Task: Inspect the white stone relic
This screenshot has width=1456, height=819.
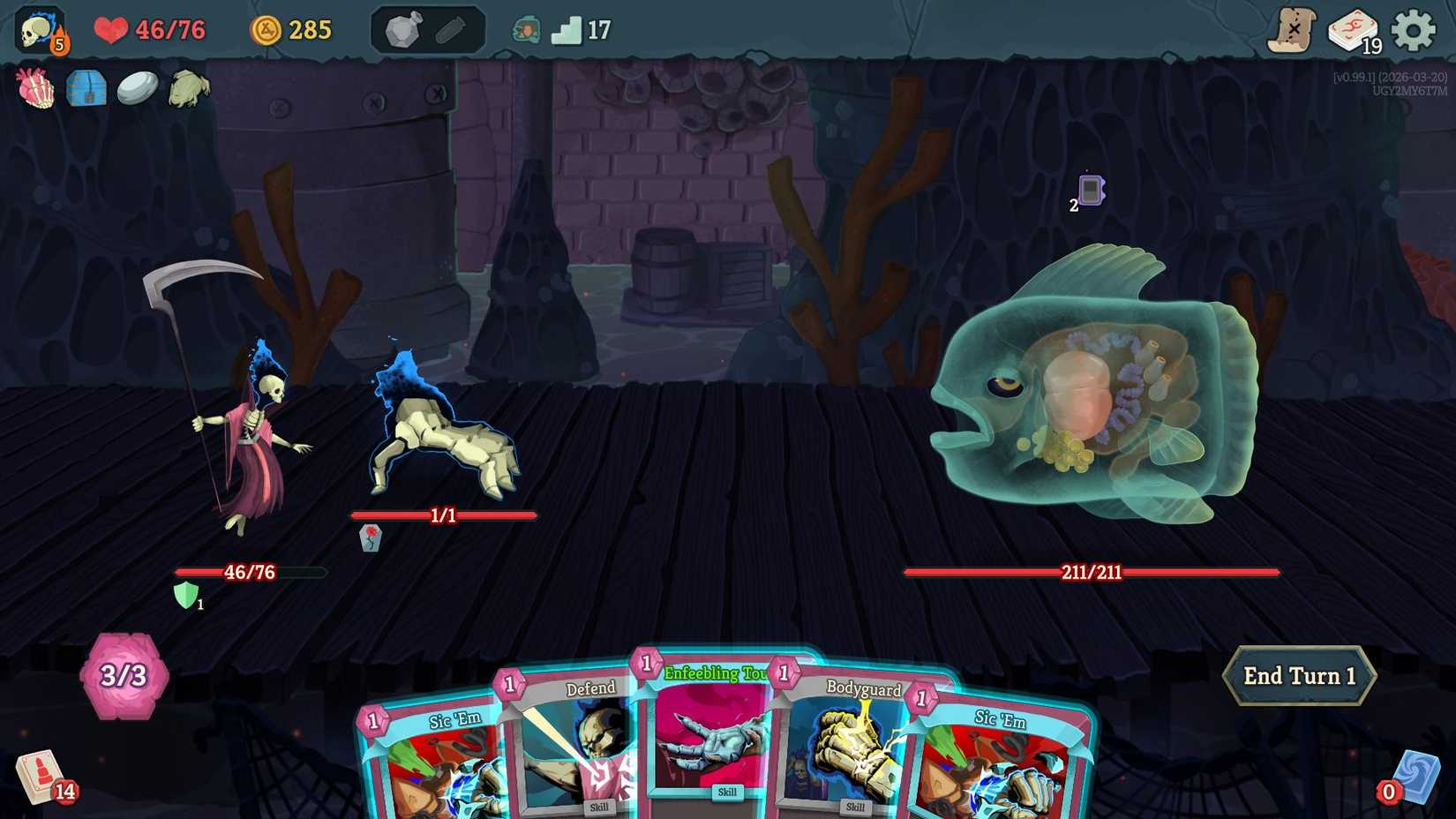Action: pos(139,86)
